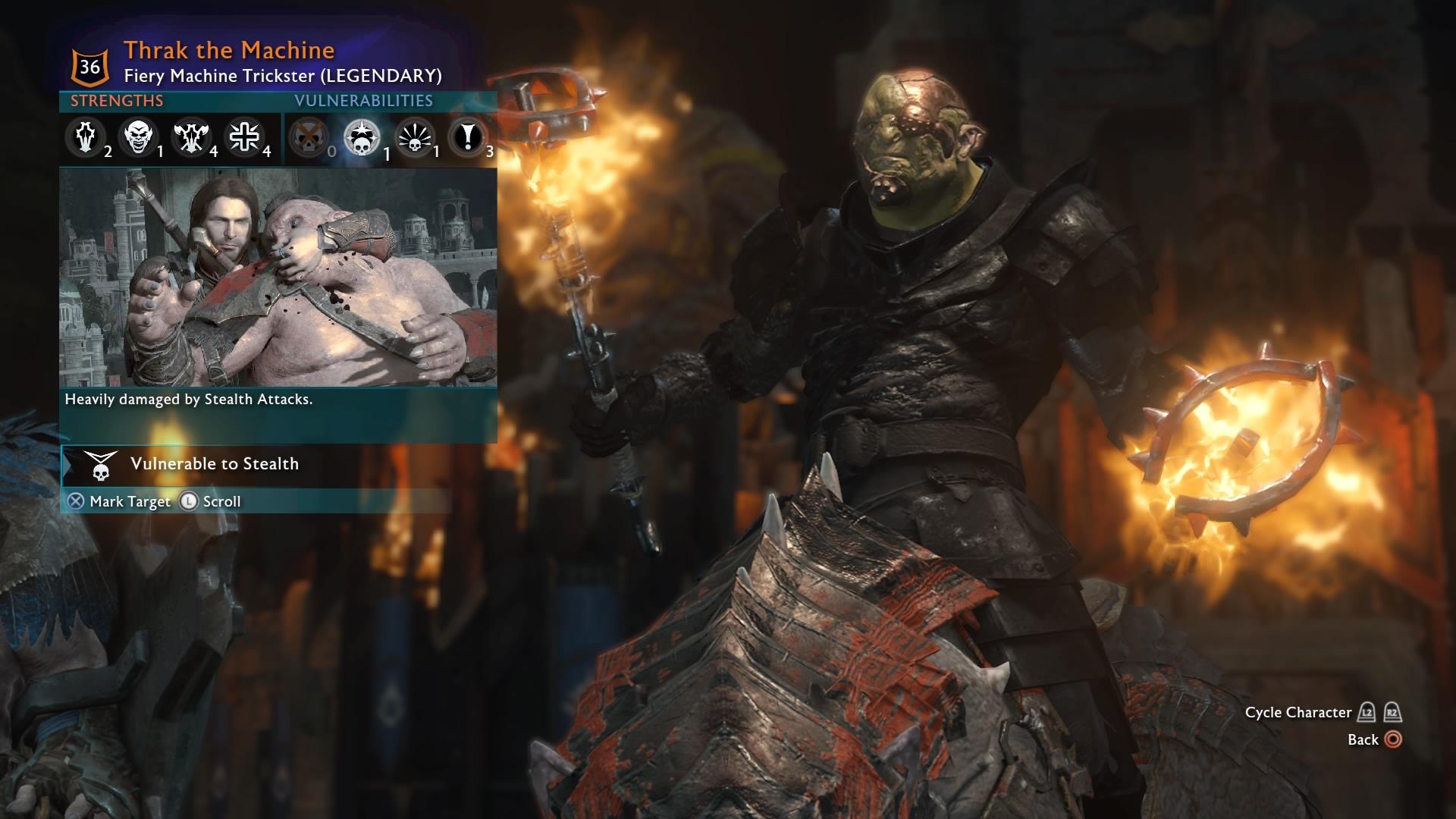
Task: Click the Thrak the Machine name title
Action: pyautogui.click(x=227, y=50)
